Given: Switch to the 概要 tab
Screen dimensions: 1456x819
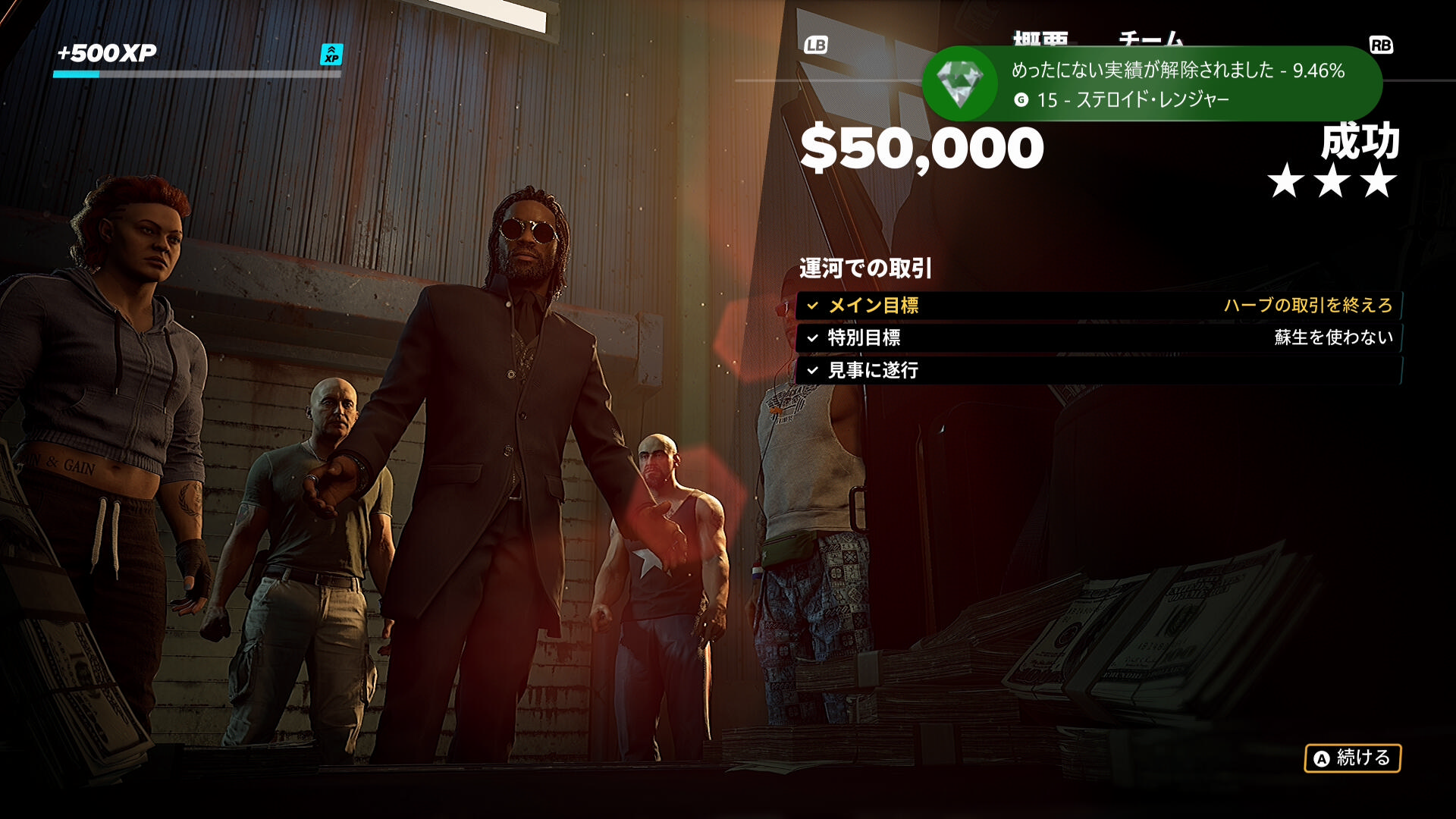Looking at the screenshot, I should [x=1040, y=38].
